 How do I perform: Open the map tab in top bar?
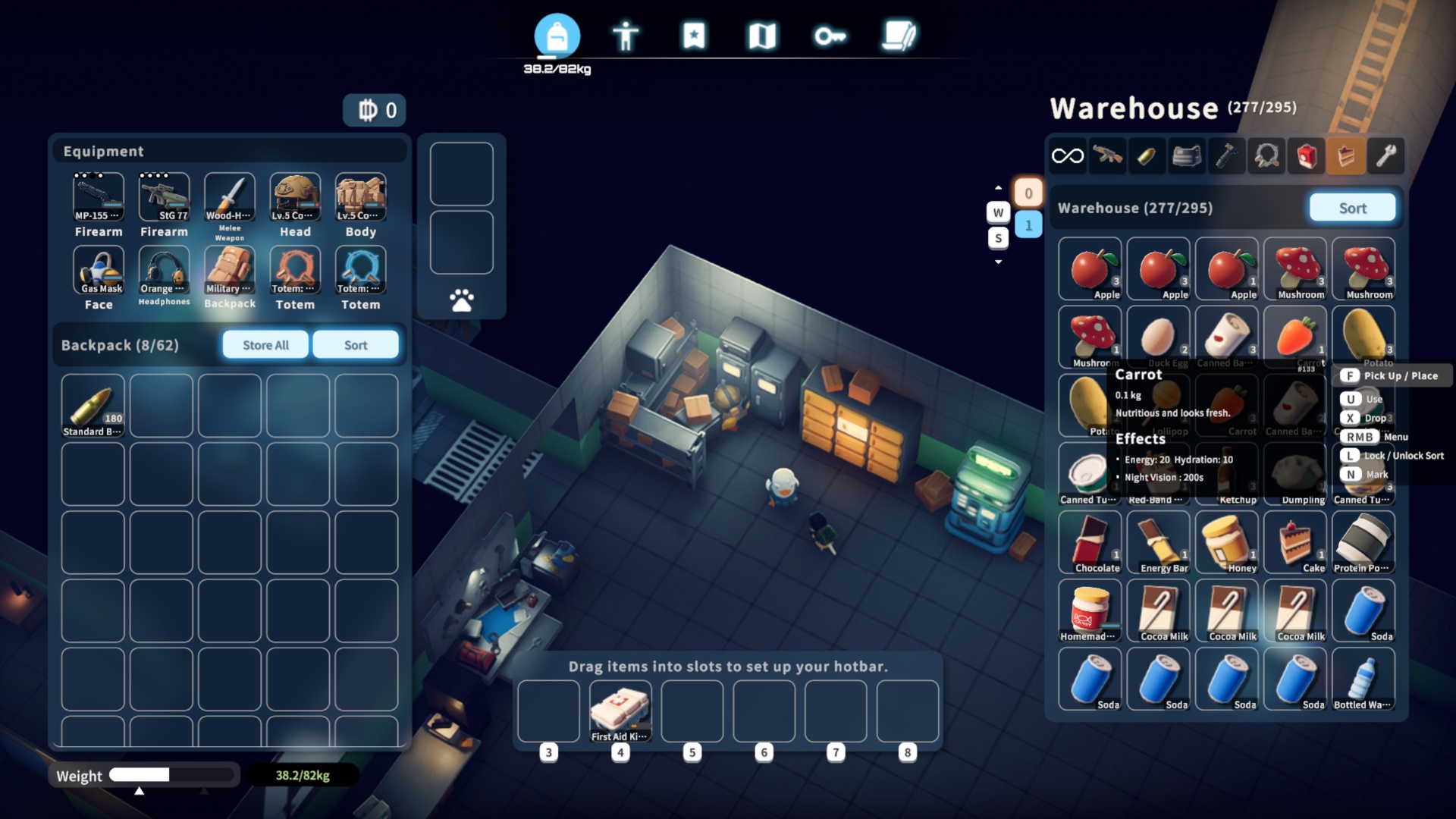(x=762, y=36)
